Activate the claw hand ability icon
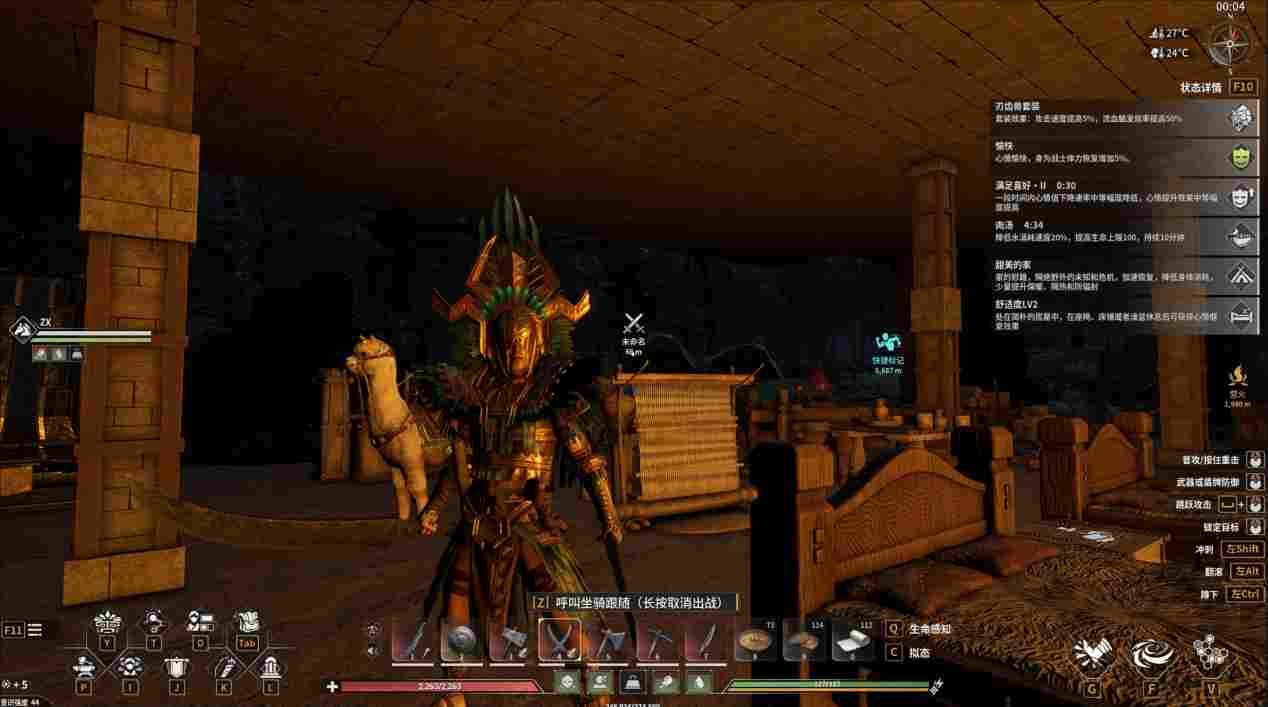1268x707 pixels. pos(1092,656)
